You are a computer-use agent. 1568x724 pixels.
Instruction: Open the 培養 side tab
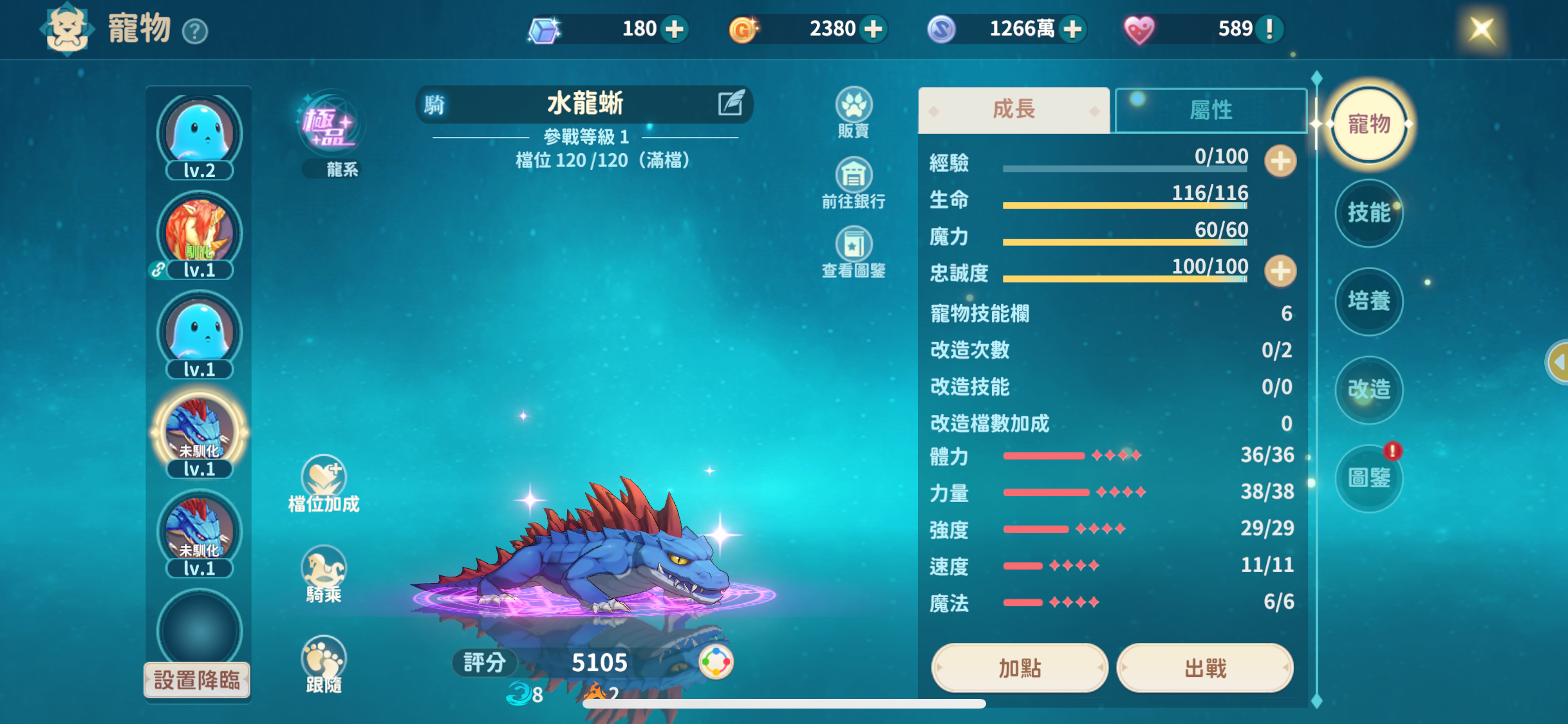(x=1369, y=301)
